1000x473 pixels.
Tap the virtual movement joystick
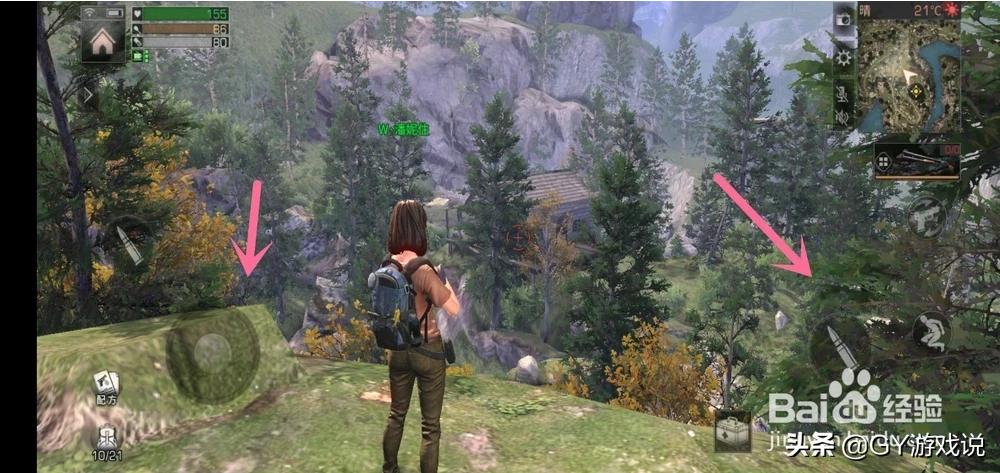212,352
